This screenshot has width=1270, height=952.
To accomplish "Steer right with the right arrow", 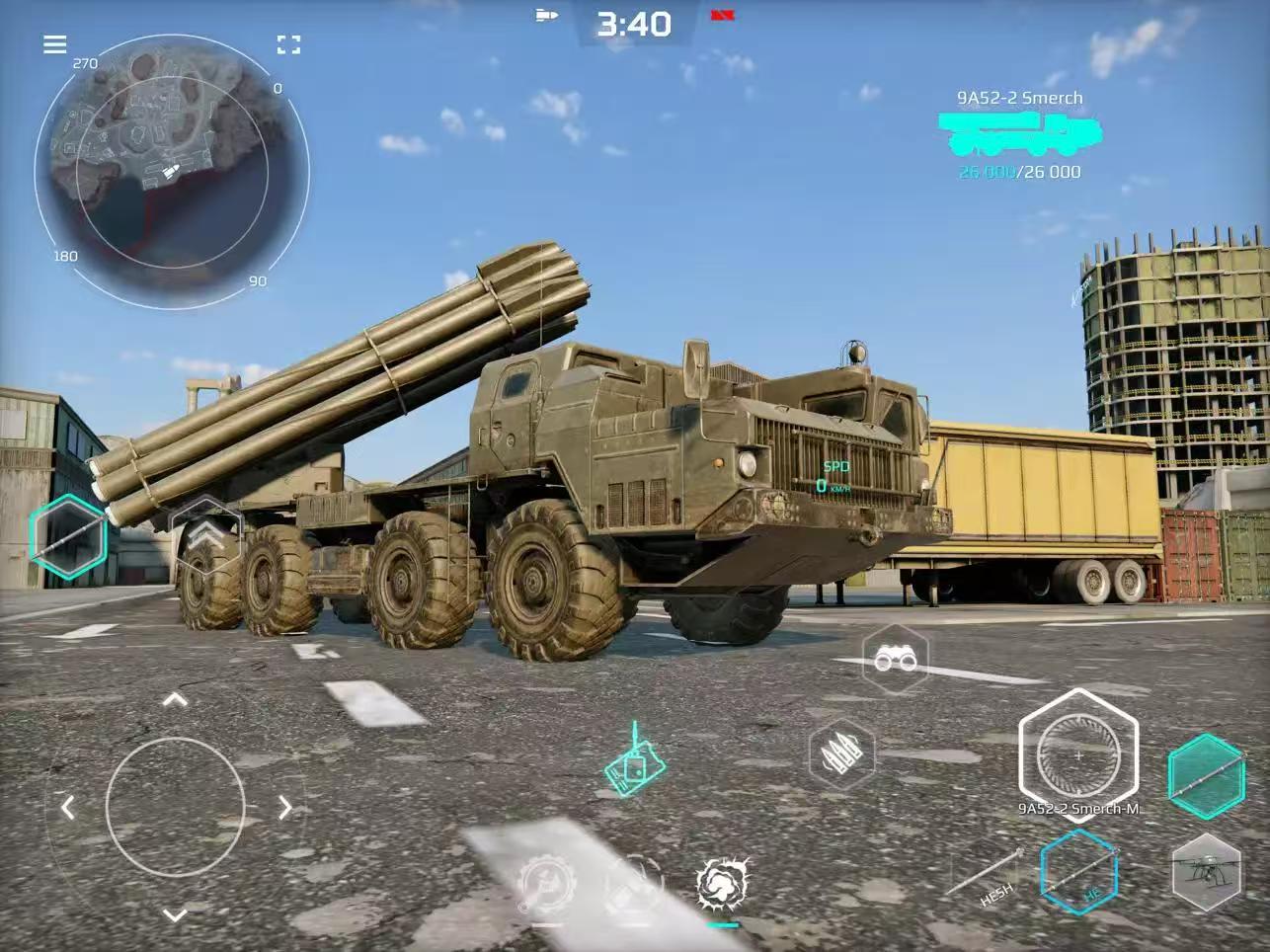I will pos(284,808).
